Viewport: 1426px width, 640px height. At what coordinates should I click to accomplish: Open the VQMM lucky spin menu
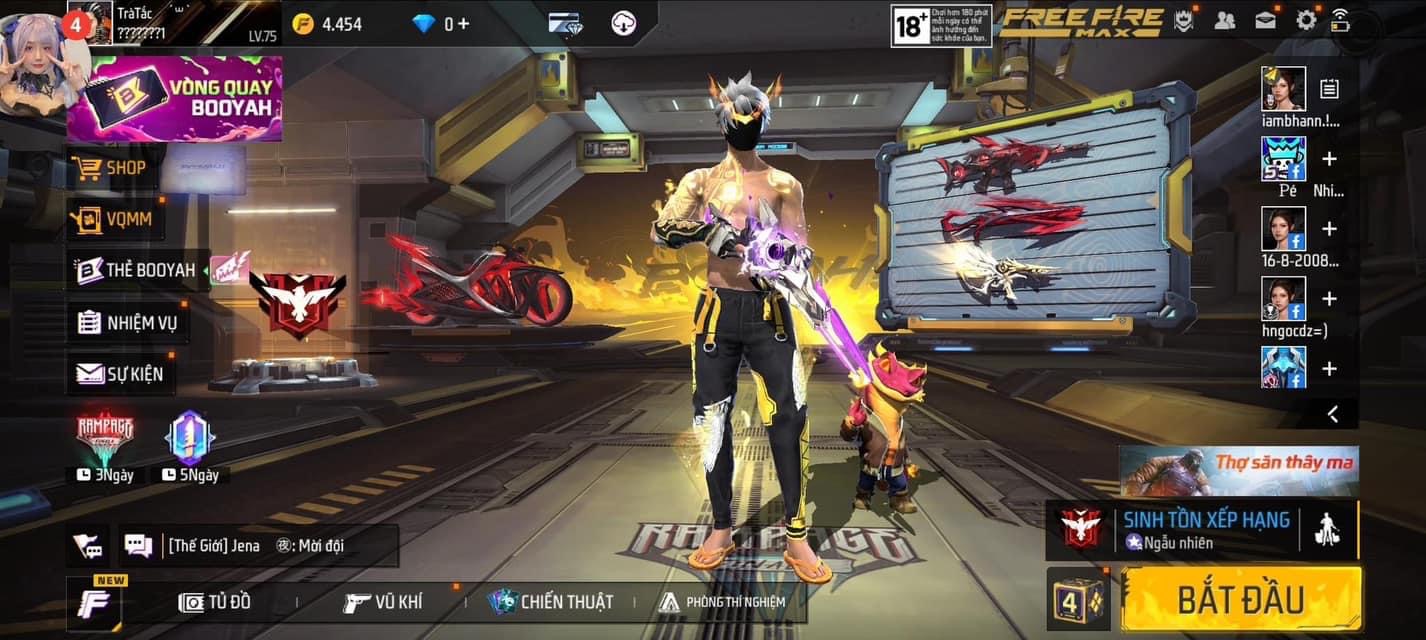[115, 220]
